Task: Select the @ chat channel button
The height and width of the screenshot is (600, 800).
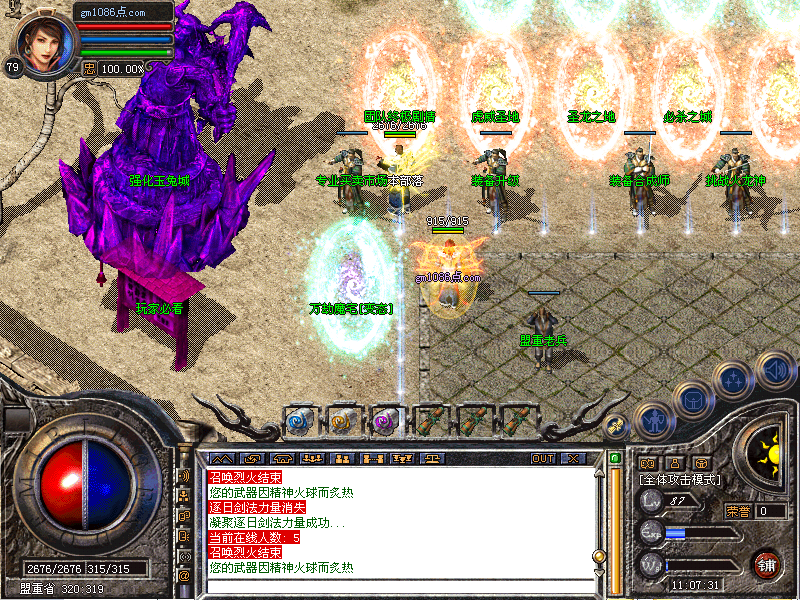Action: 184,576
